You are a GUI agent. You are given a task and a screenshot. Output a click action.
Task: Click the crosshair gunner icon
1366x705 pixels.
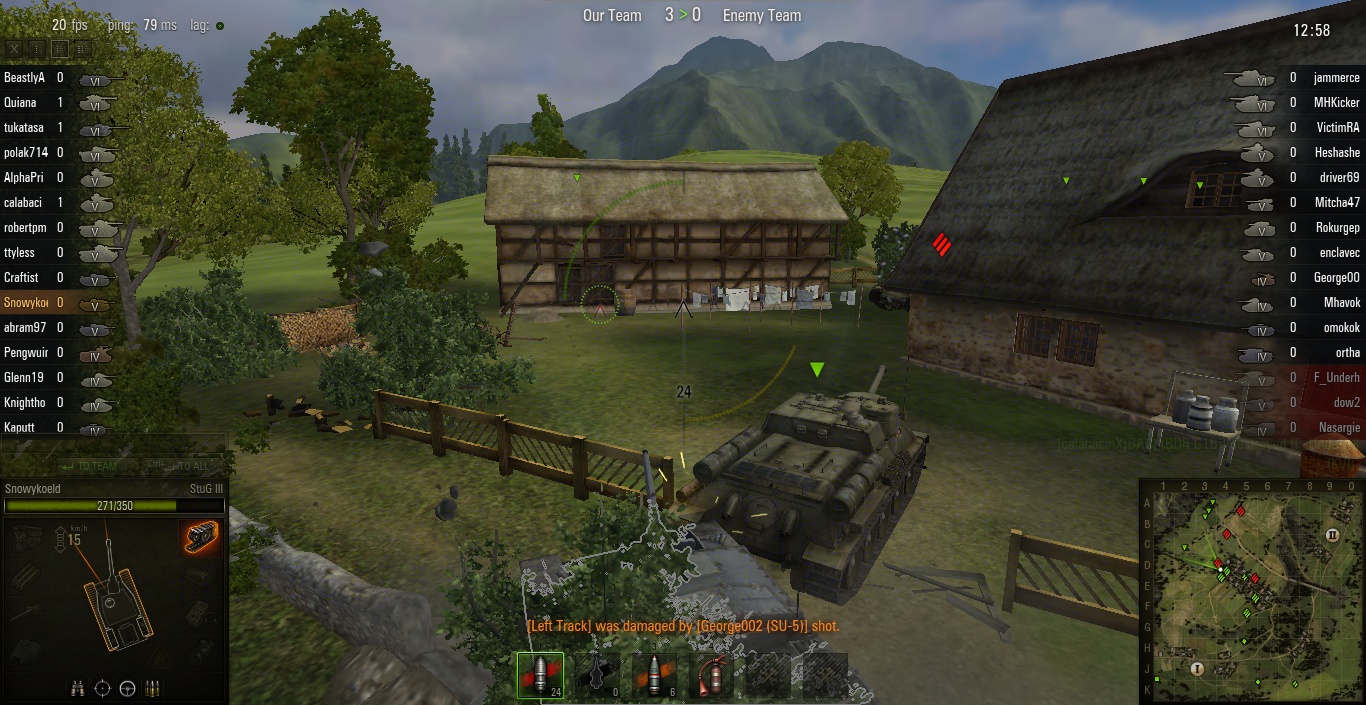pos(102,688)
